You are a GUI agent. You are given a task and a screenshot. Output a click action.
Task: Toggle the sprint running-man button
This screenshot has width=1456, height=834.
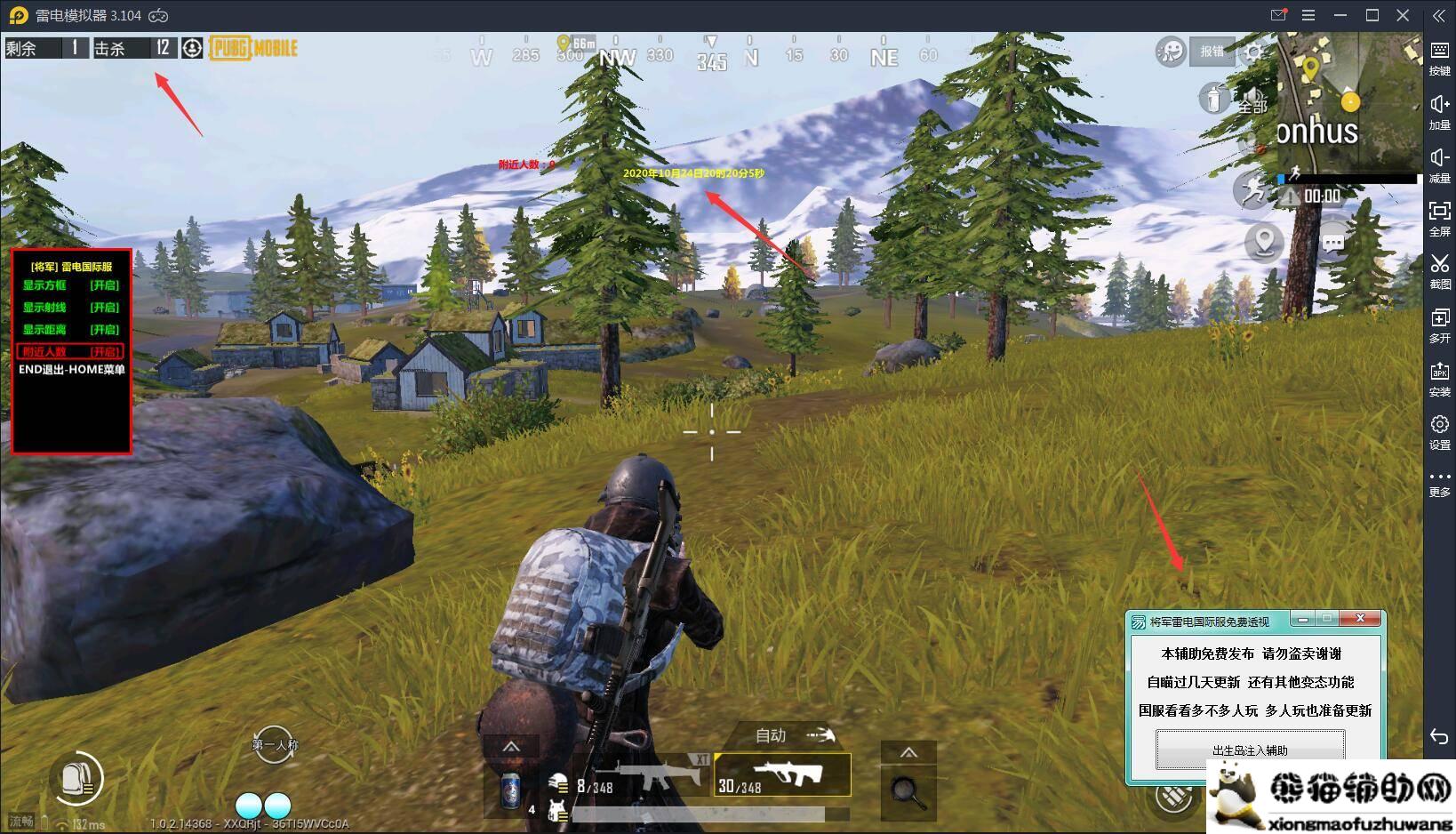click(x=1253, y=188)
